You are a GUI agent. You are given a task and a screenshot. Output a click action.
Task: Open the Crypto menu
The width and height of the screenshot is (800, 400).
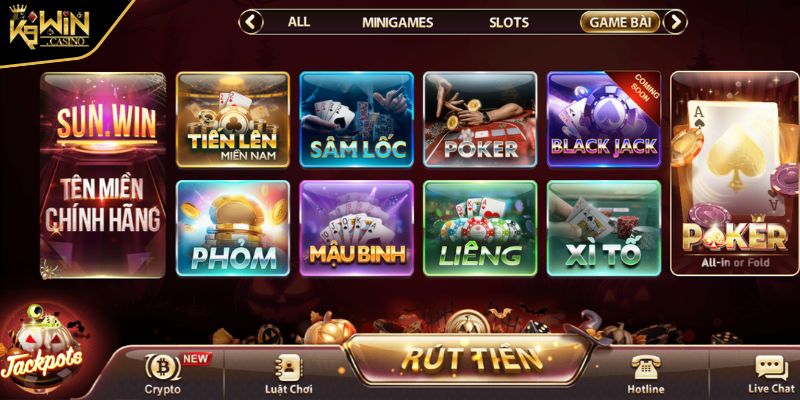click(162, 374)
